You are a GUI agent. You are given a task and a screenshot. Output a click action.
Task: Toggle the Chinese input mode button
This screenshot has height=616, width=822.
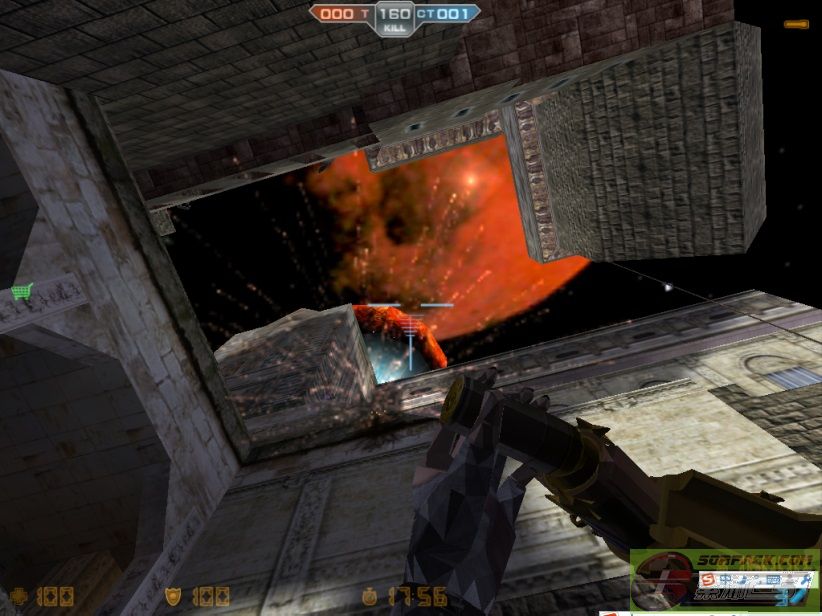[726, 580]
